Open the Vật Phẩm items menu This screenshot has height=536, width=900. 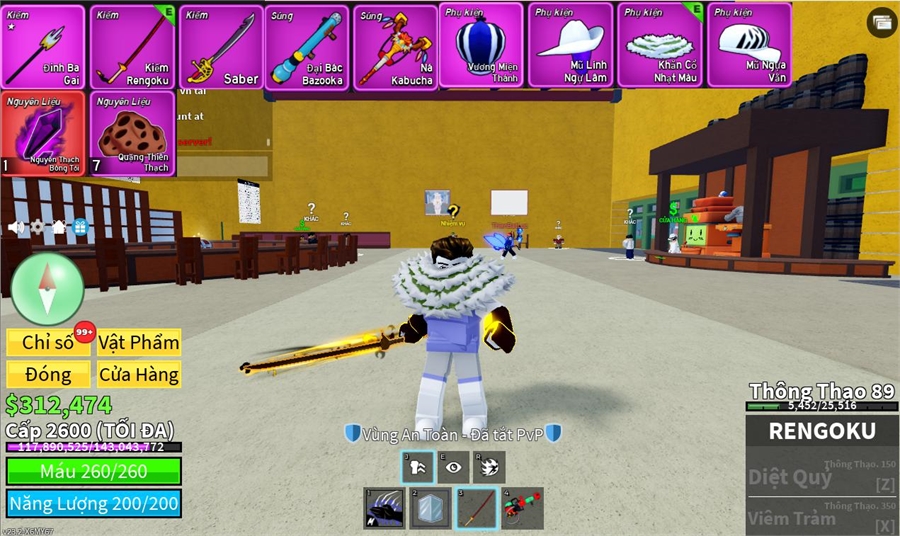(x=139, y=342)
